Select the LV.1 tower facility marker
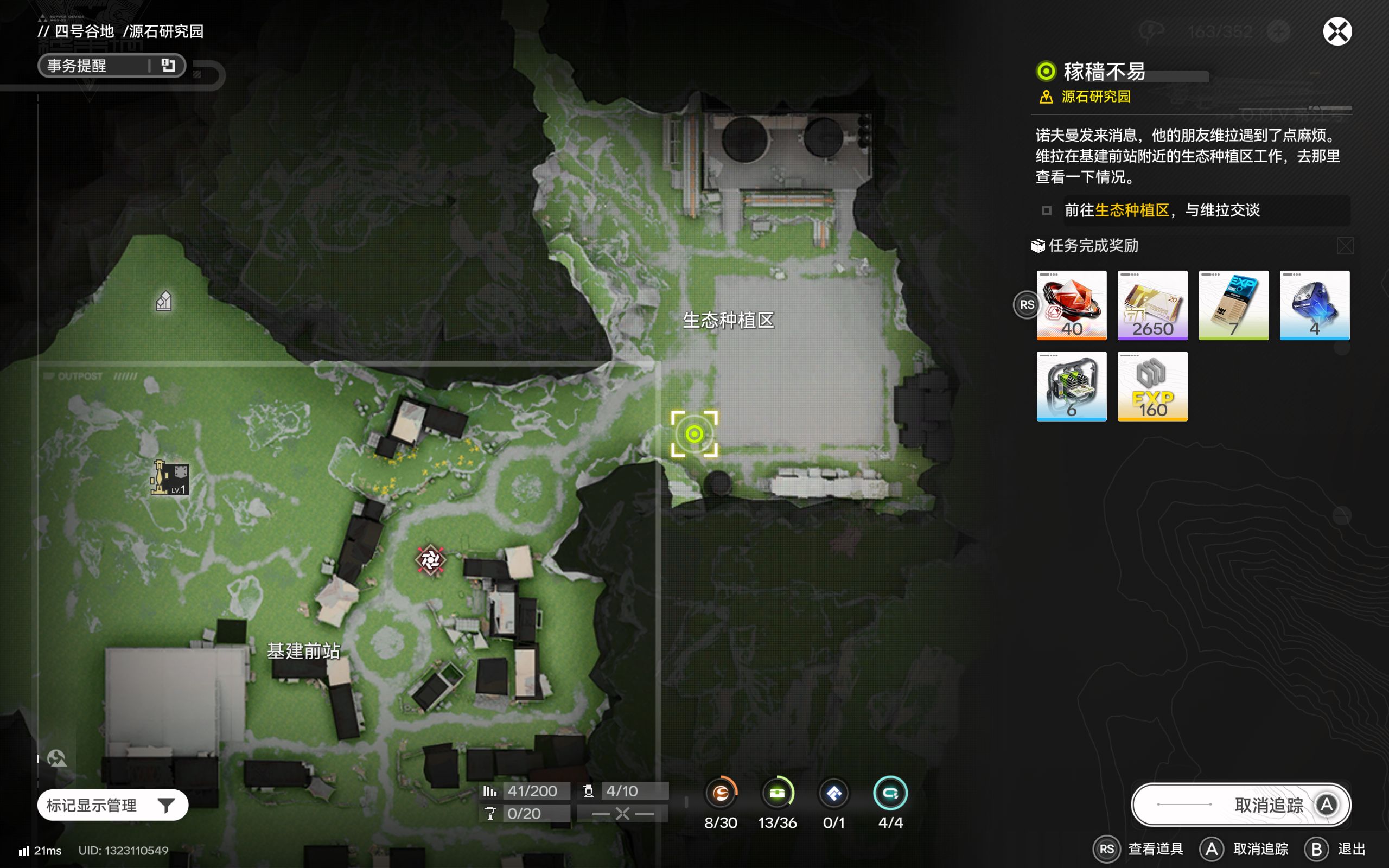The width and height of the screenshot is (1389, 868). (x=170, y=477)
